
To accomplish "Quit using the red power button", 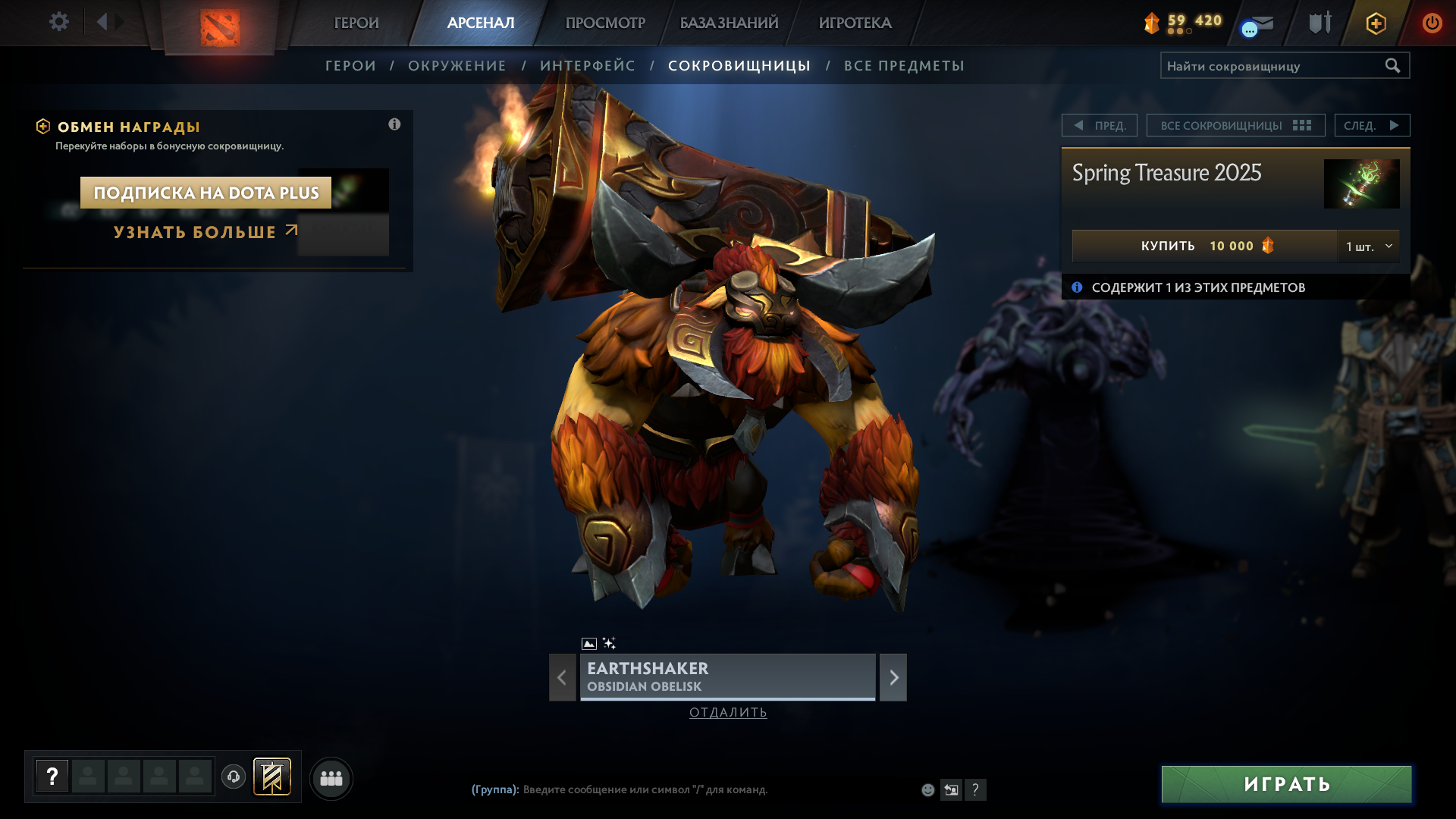I will tap(1432, 23).
